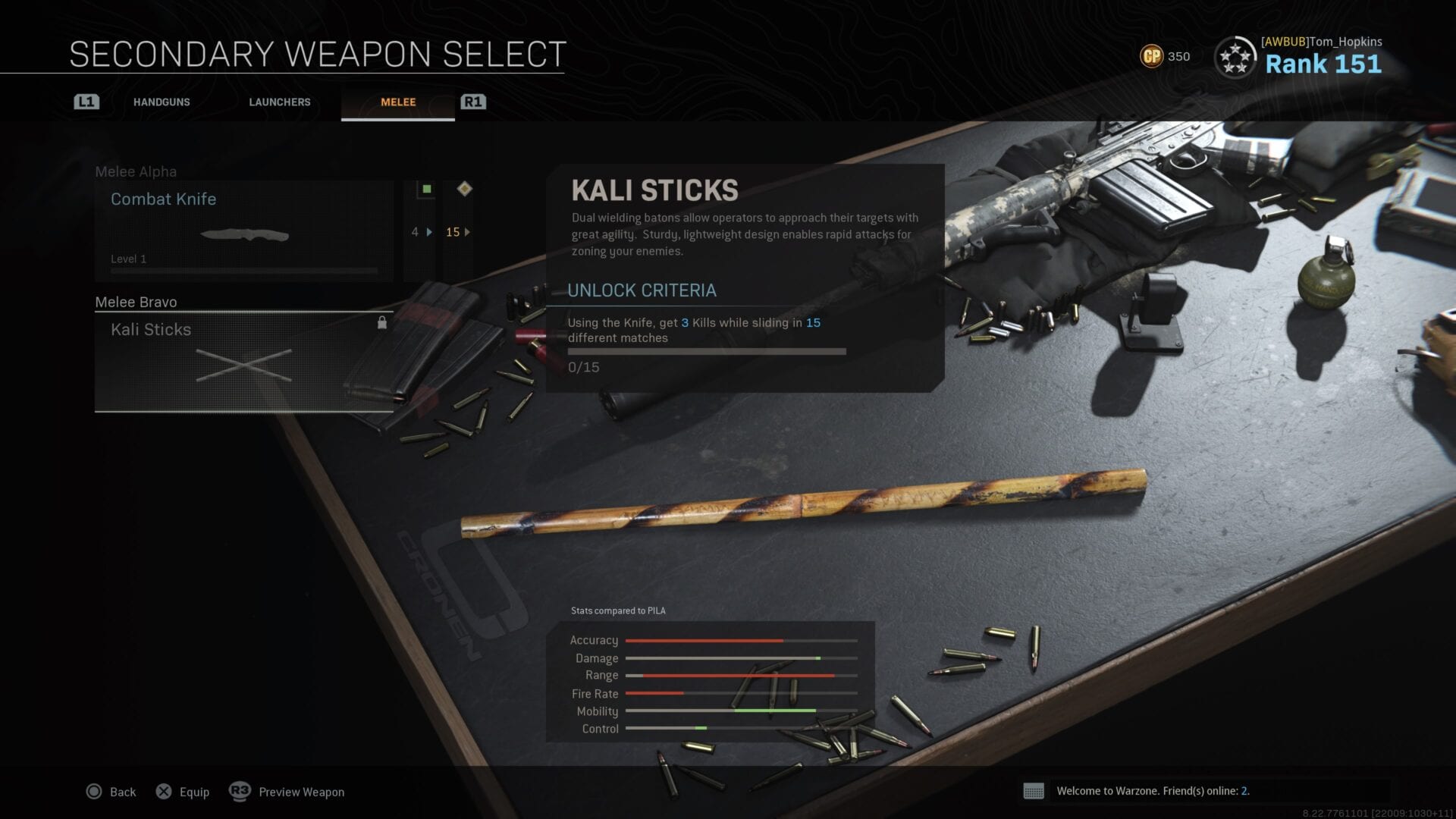Choose the Combat Knife weapon card
This screenshot has height=819, width=1456.
243,231
